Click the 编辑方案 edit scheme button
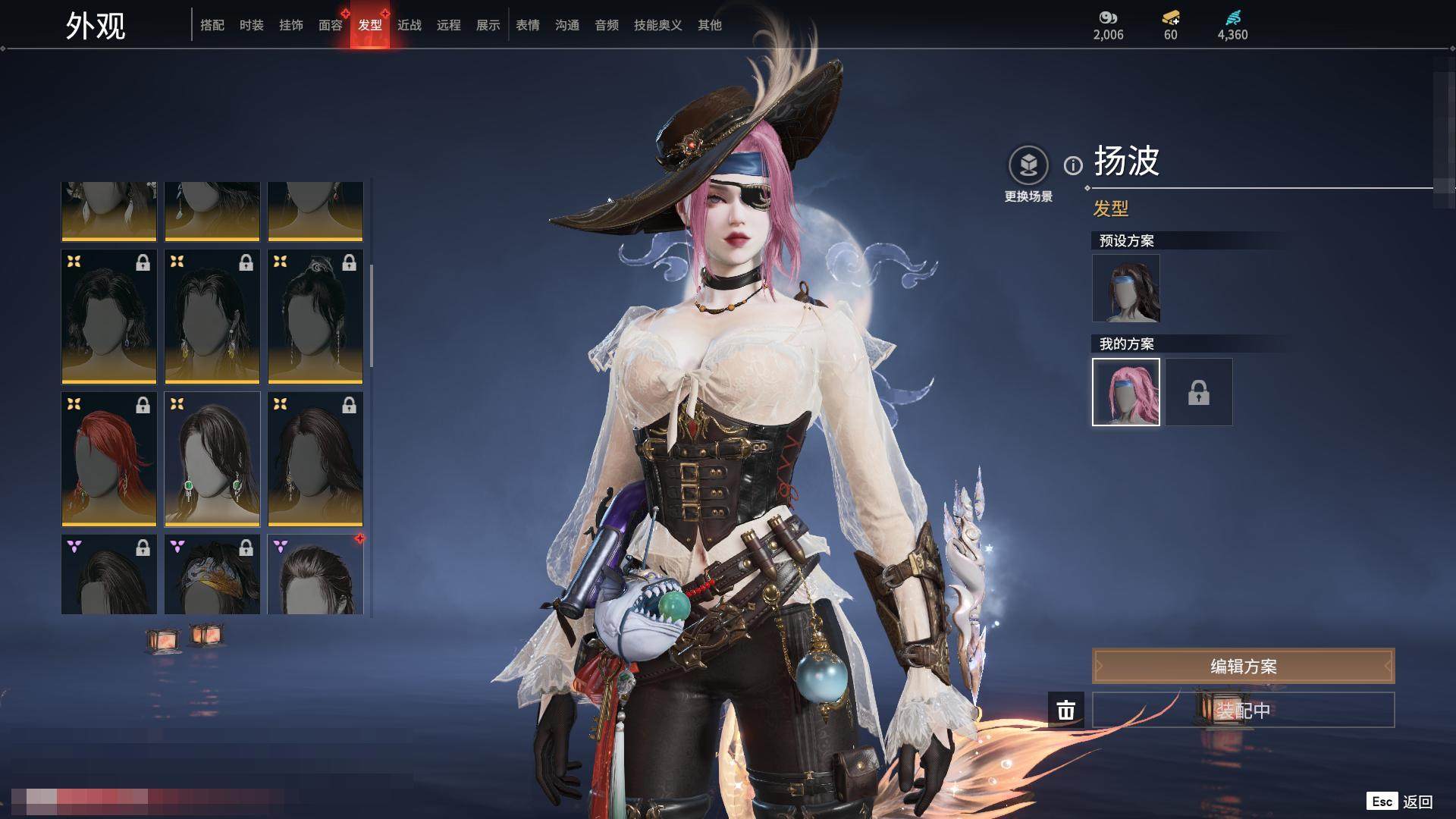 click(1243, 667)
